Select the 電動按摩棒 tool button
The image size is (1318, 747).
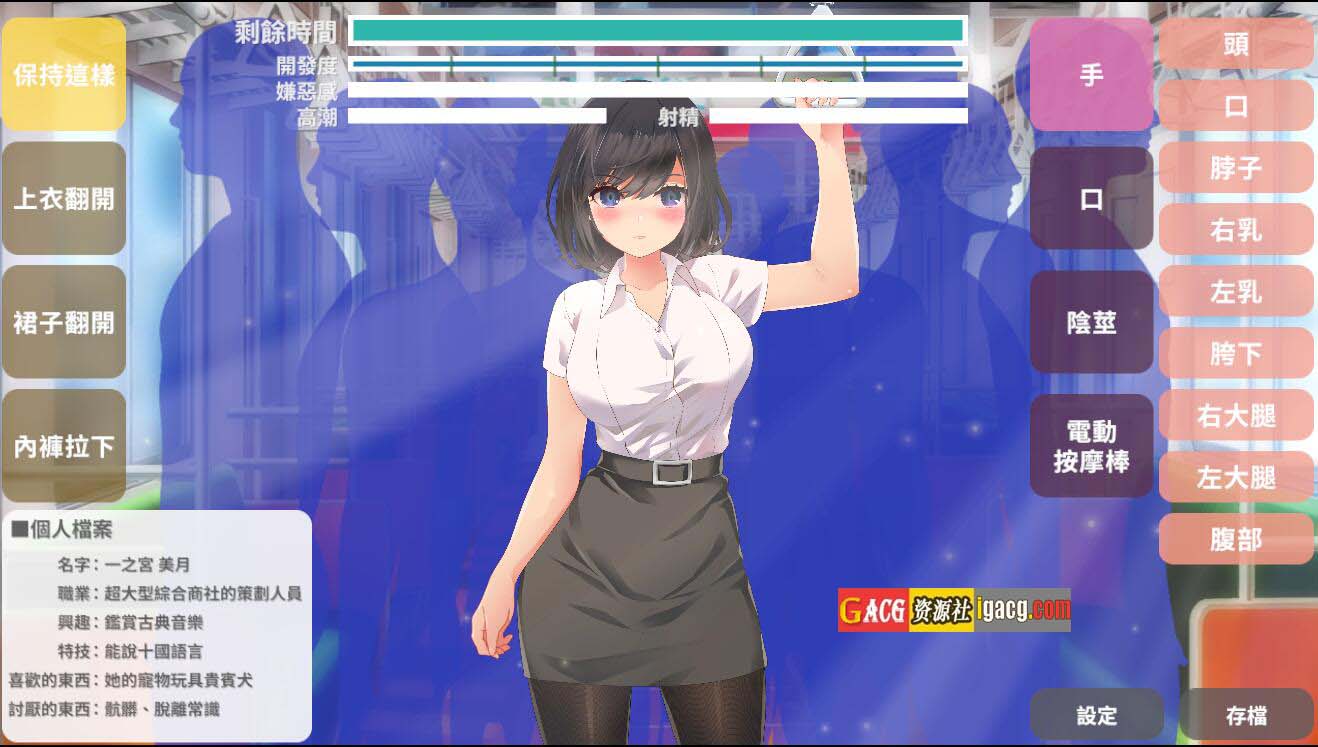(1091, 446)
